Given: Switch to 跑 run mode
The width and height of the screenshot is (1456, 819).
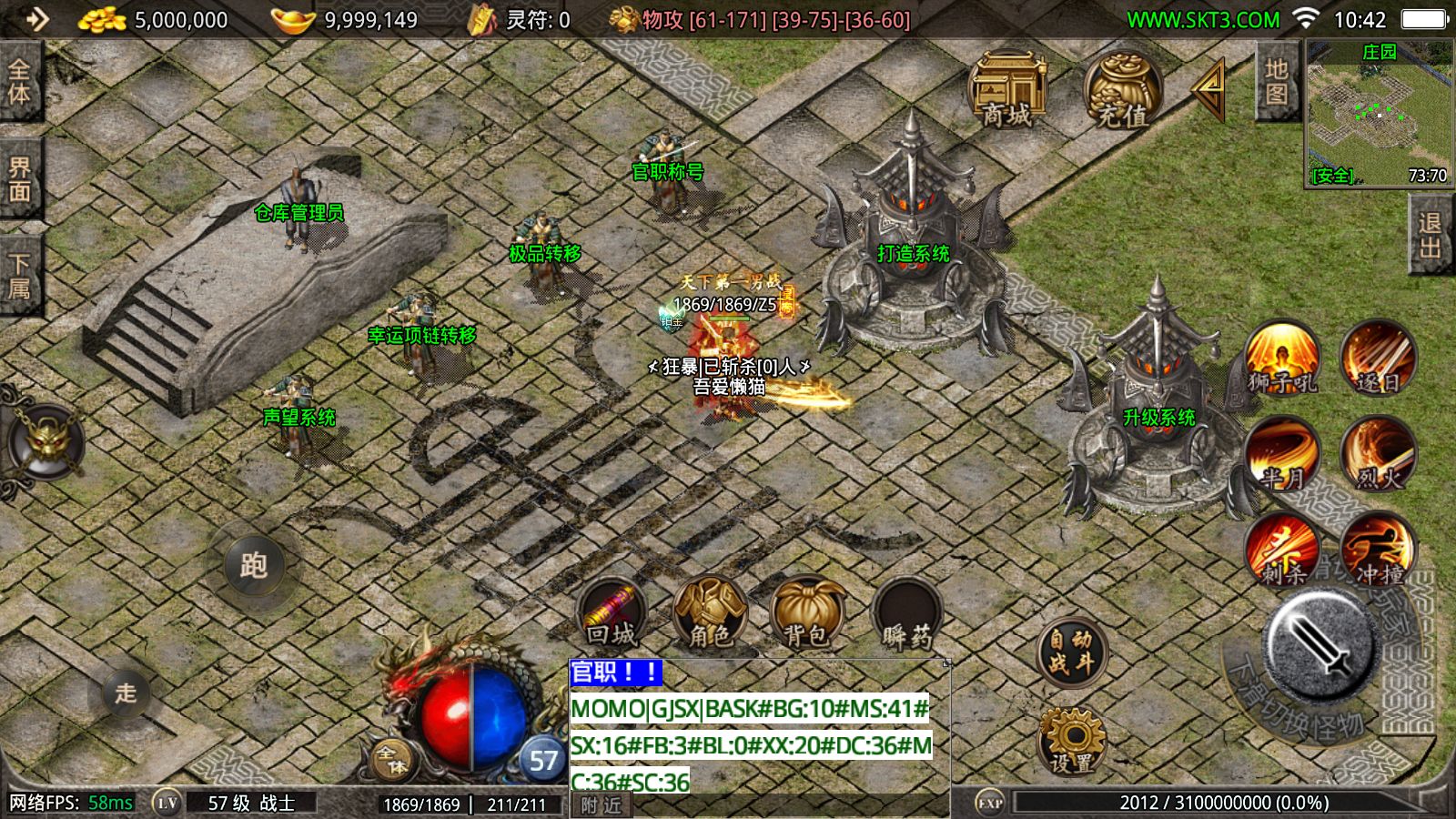Looking at the screenshot, I should coord(253,565).
